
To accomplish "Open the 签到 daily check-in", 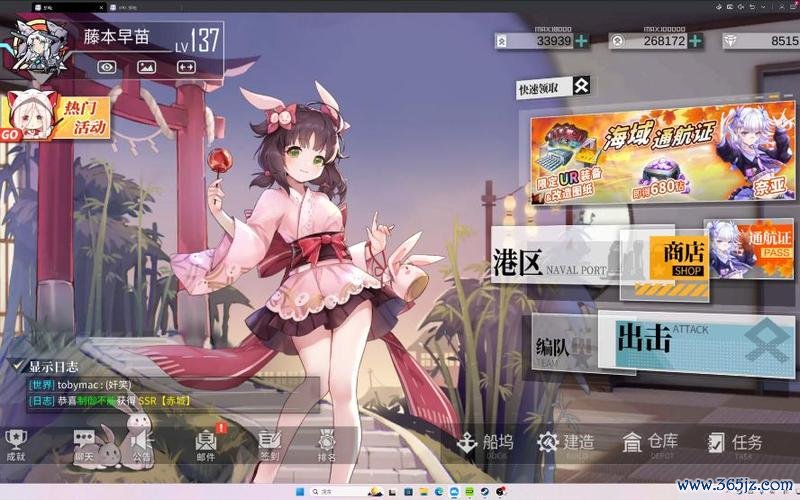I will [x=269, y=443].
